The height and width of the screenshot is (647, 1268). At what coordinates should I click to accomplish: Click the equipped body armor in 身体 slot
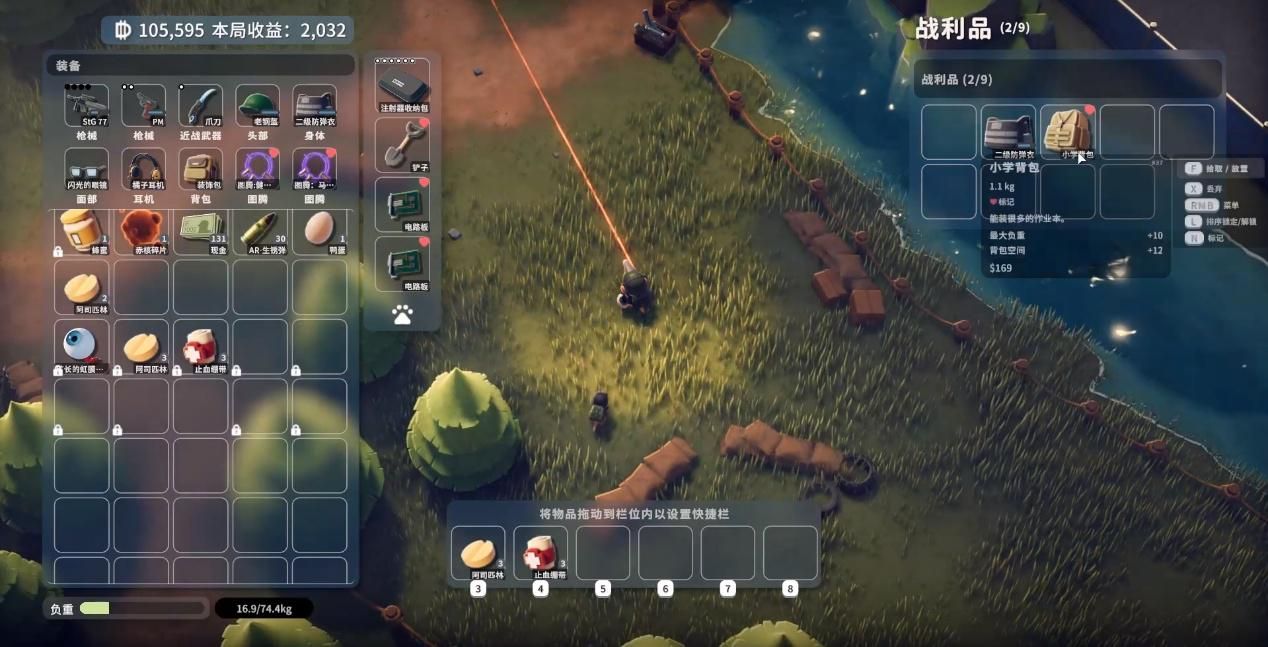(314, 105)
